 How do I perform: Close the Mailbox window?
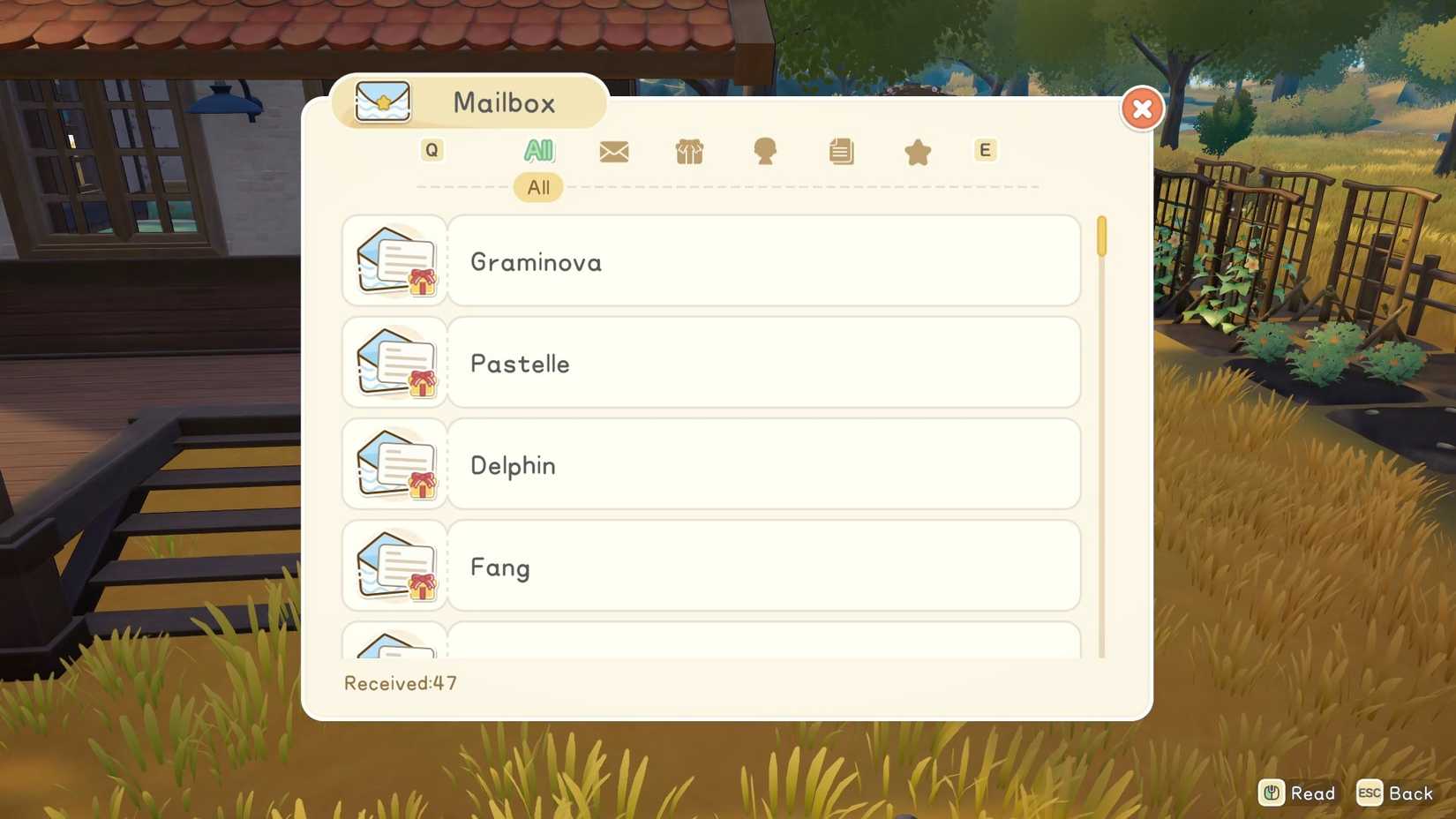pyautogui.click(x=1142, y=109)
